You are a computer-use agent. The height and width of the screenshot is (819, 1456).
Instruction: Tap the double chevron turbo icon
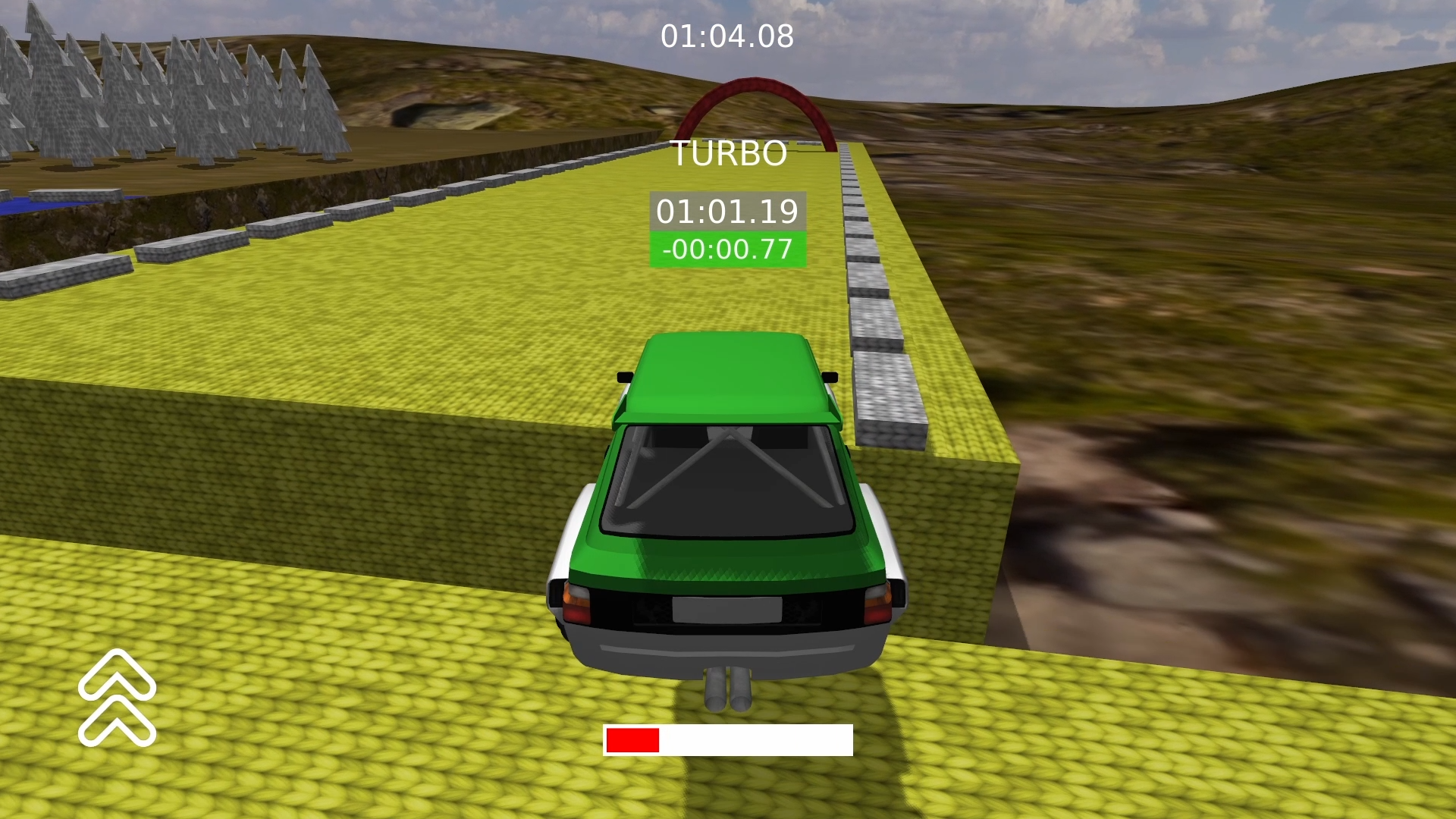point(117,698)
